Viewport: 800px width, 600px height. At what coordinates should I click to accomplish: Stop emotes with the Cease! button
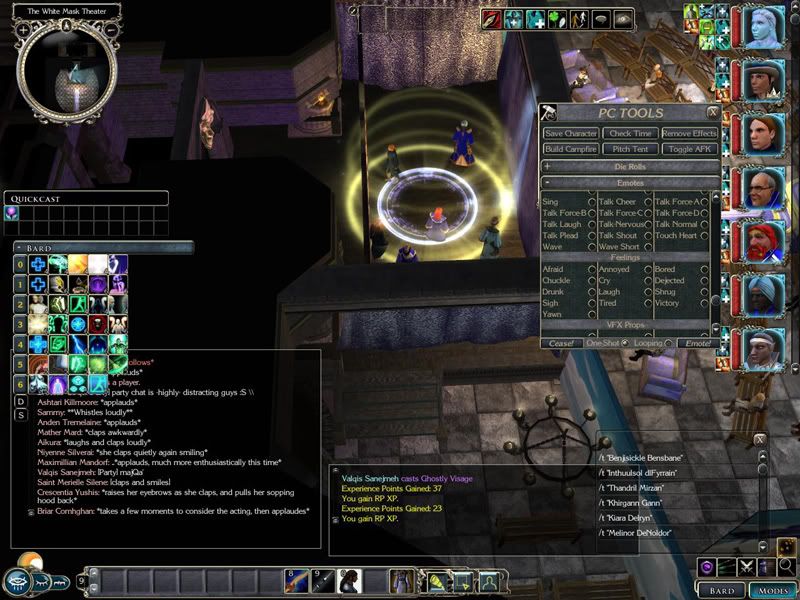tap(561, 343)
